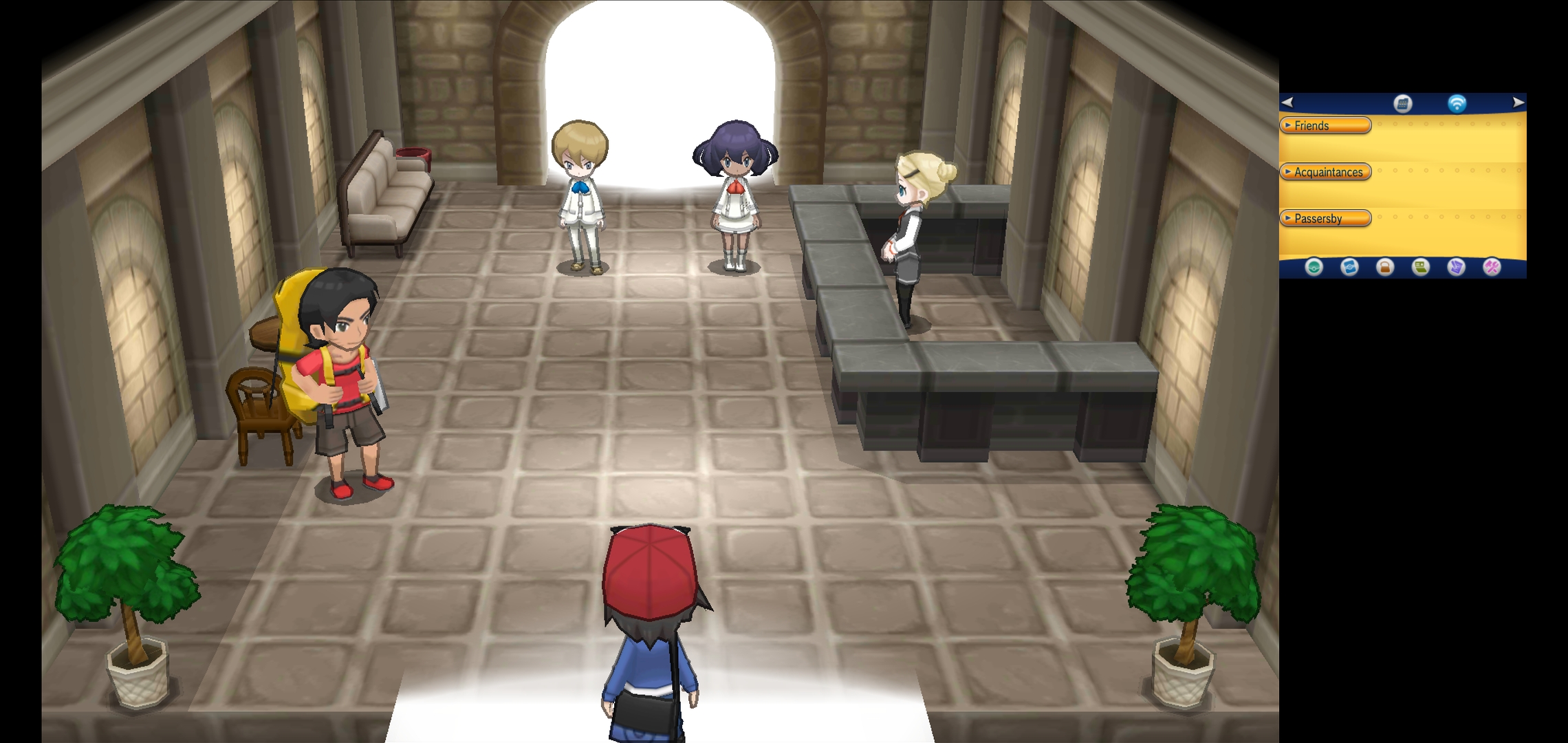The height and width of the screenshot is (743, 1568).
Task: Open the Bag
Action: pos(1385,267)
